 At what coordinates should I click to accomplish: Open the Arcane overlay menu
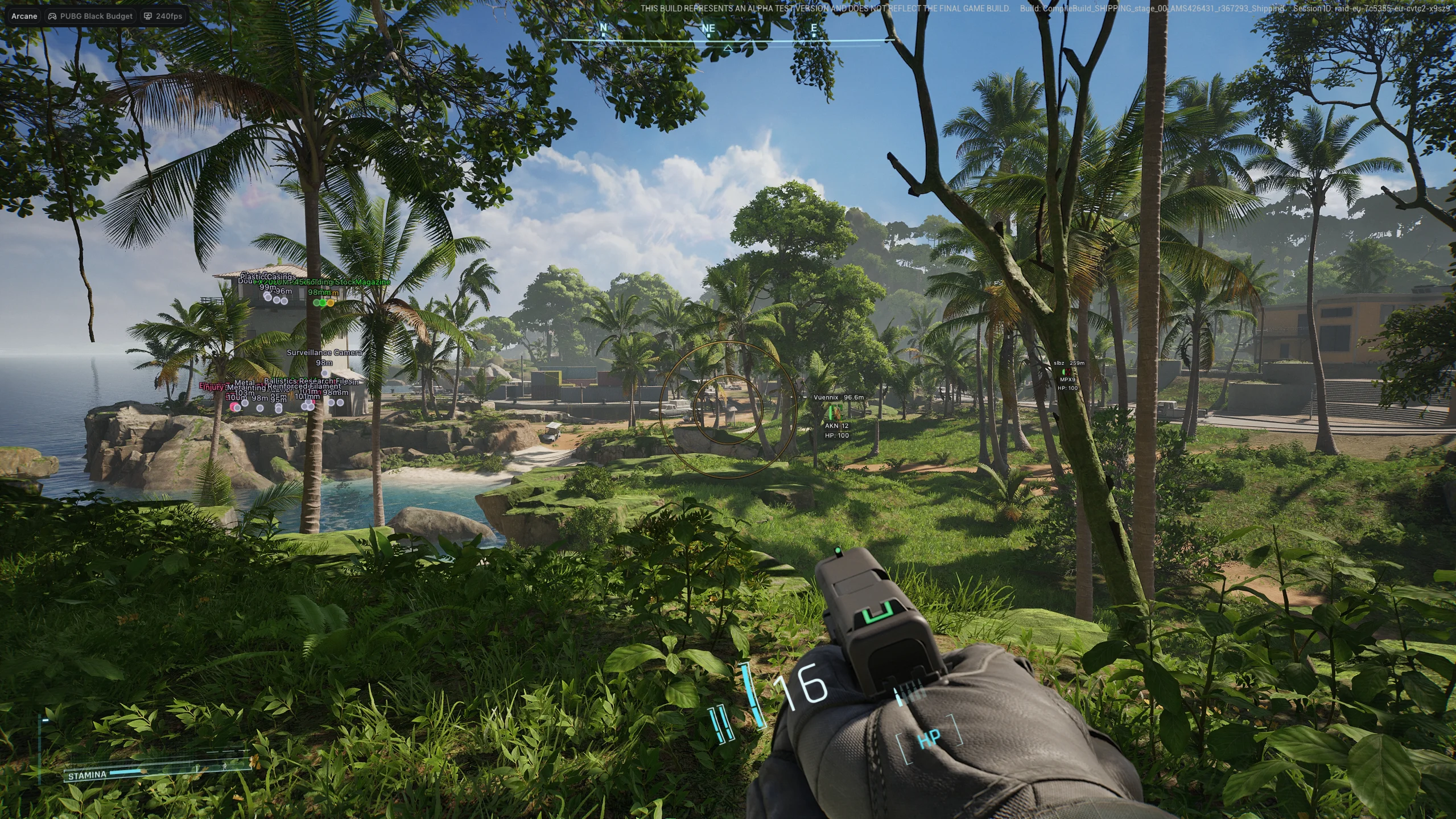(x=24, y=16)
